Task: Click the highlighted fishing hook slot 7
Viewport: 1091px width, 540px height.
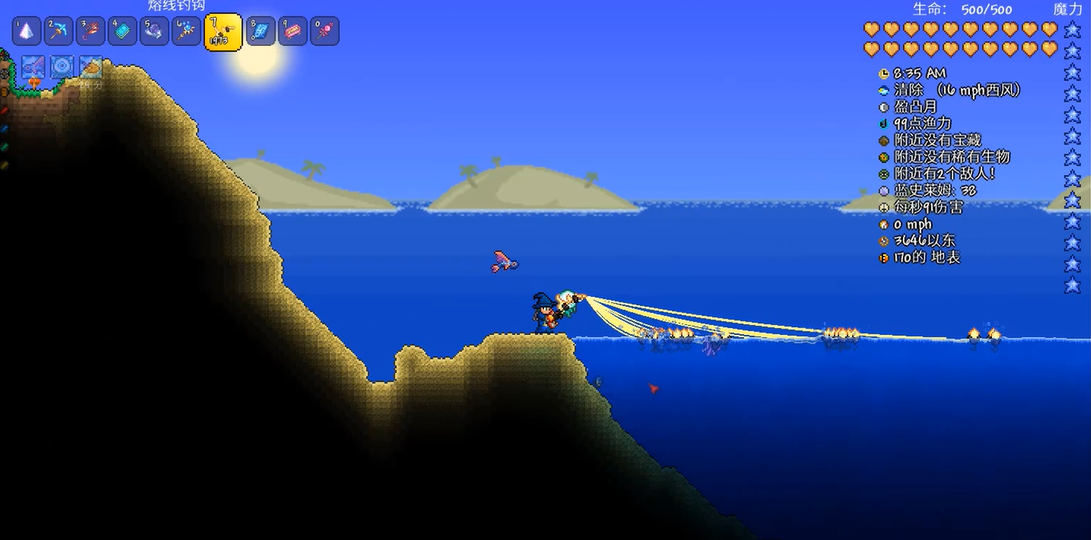Action: tap(222, 32)
